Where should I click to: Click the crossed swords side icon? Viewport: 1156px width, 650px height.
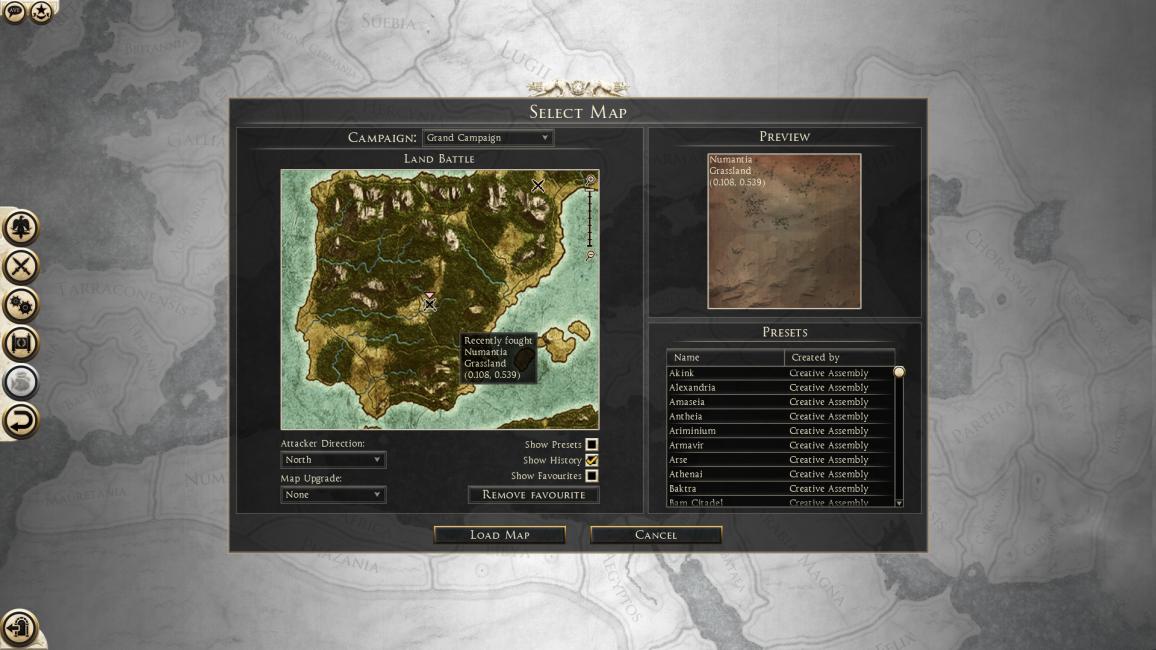click(21, 266)
